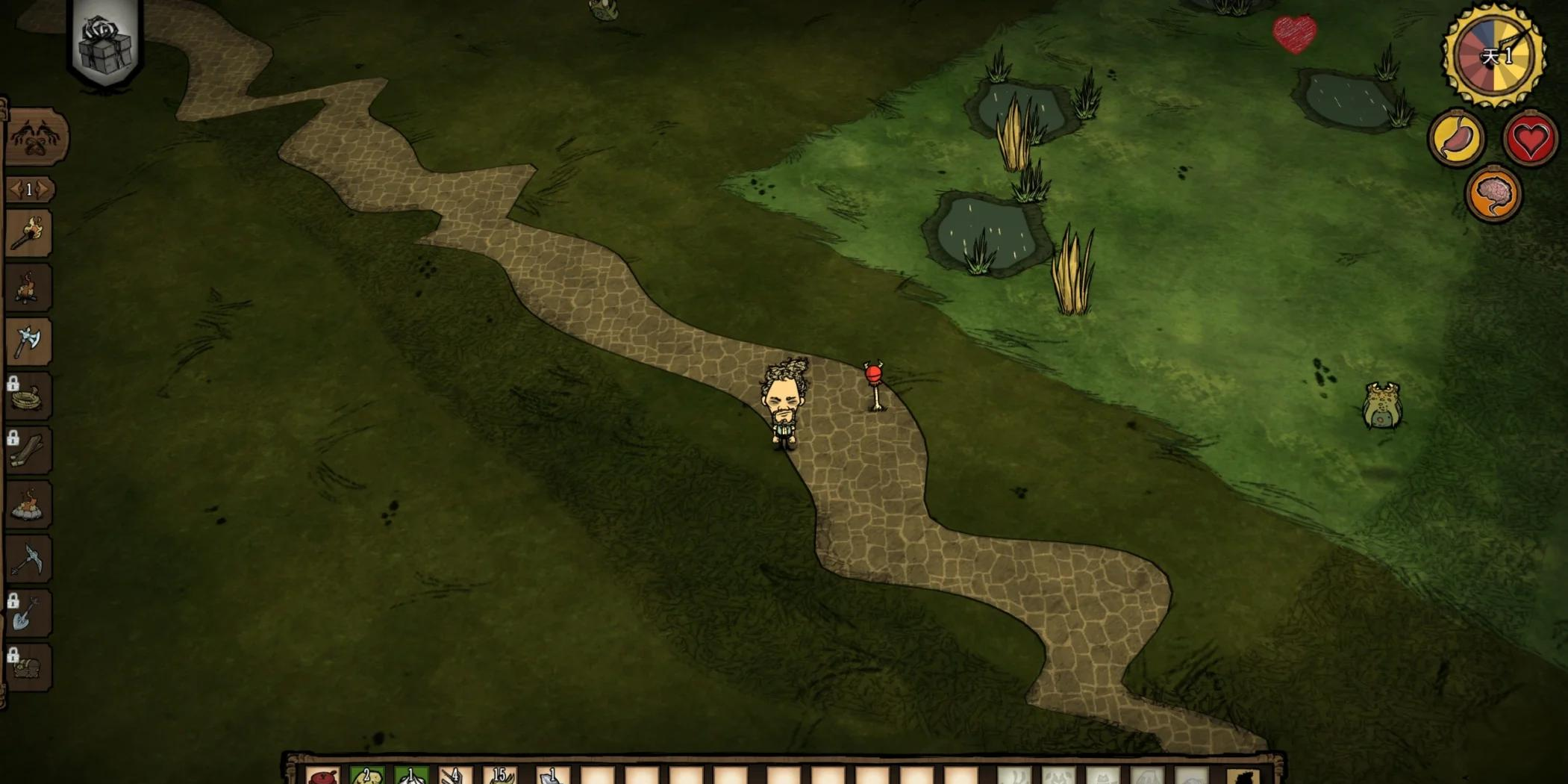Pick the locked wooden boards recipe
The image size is (1568, 784).
pyautogui.click(x=29, y=451)
